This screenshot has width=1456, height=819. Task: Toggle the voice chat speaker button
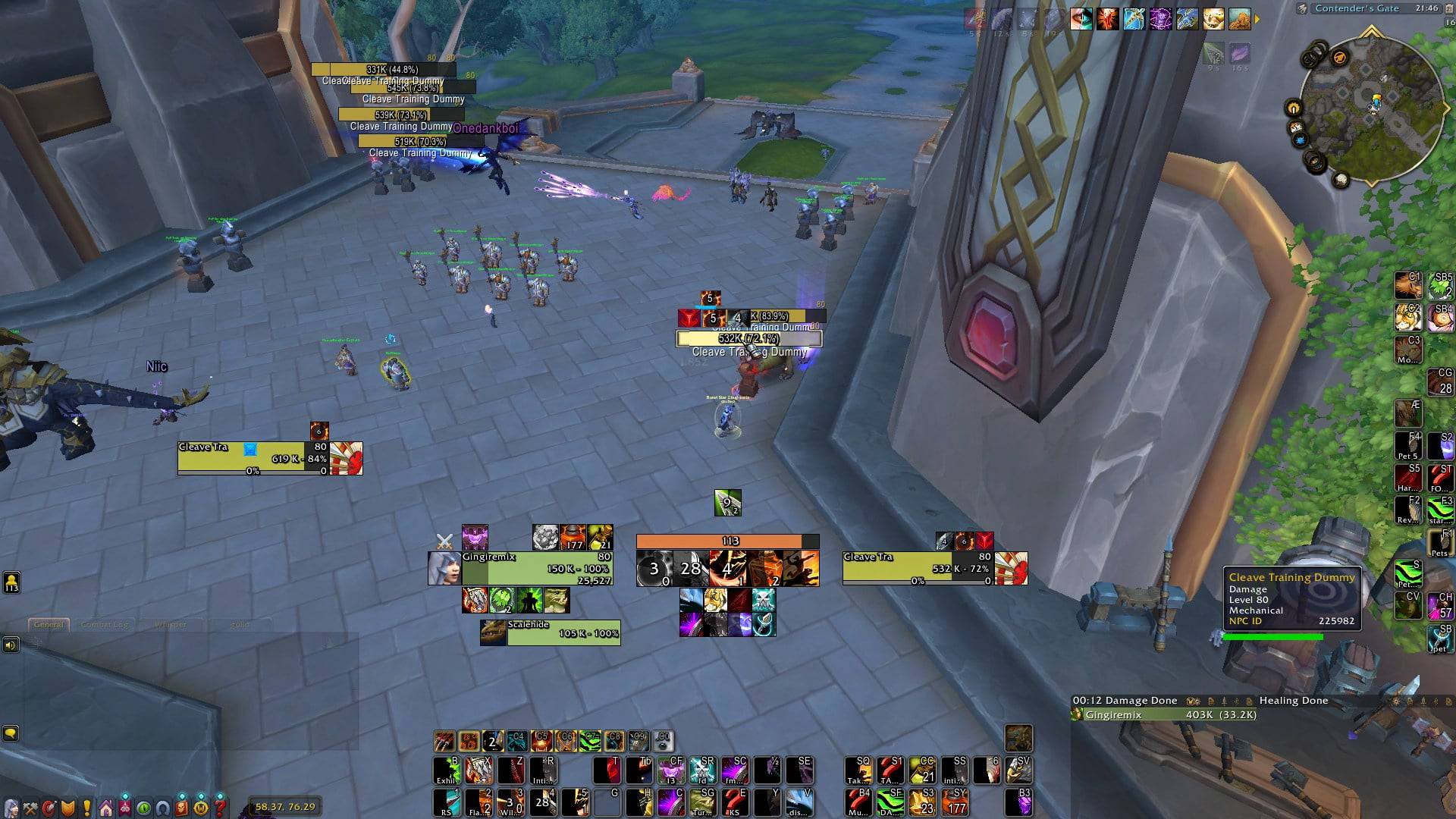[11, 645]
